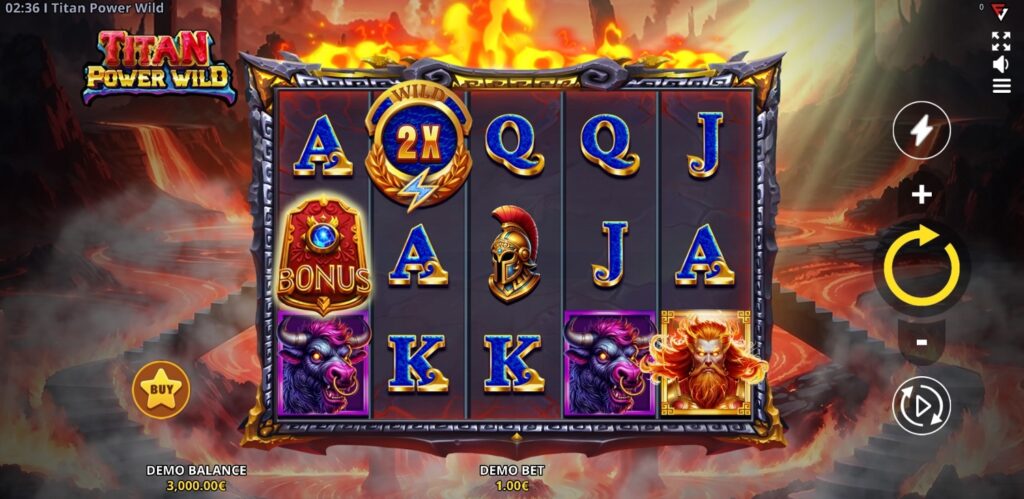Start autoplay with the circular play button
This screenshot has width=1024, height=499.
click(x=921, y=405)
